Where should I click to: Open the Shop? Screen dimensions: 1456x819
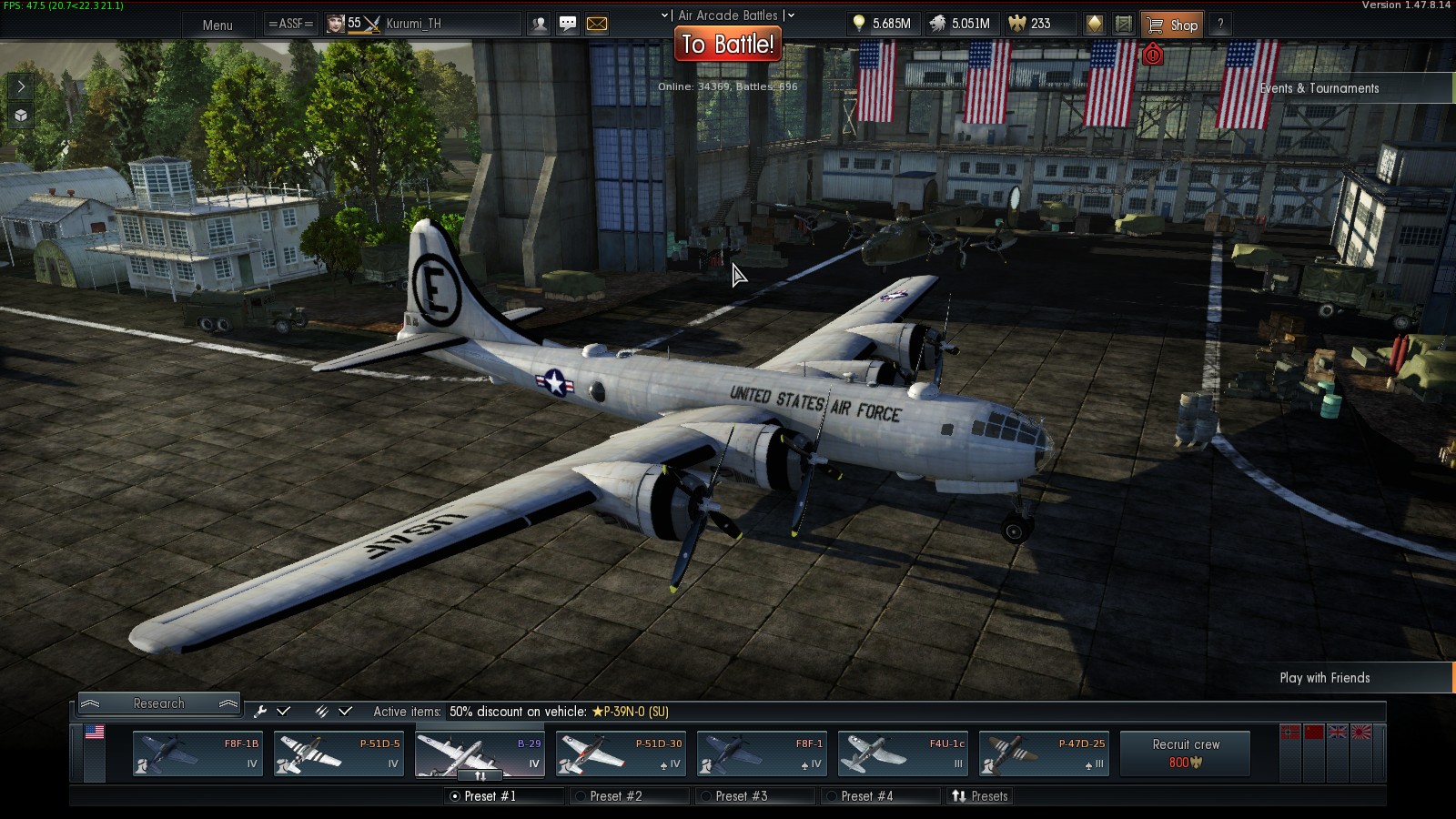(1172, 25)
